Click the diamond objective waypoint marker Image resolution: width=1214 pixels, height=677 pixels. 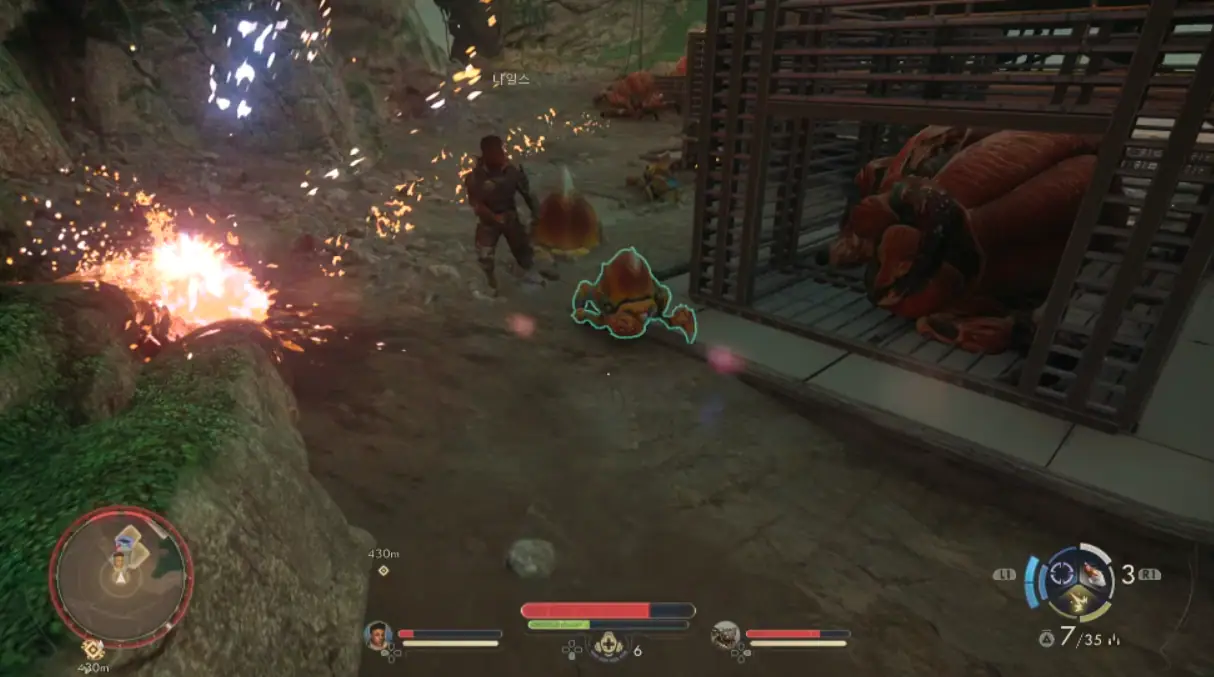(x=384, y=570)
